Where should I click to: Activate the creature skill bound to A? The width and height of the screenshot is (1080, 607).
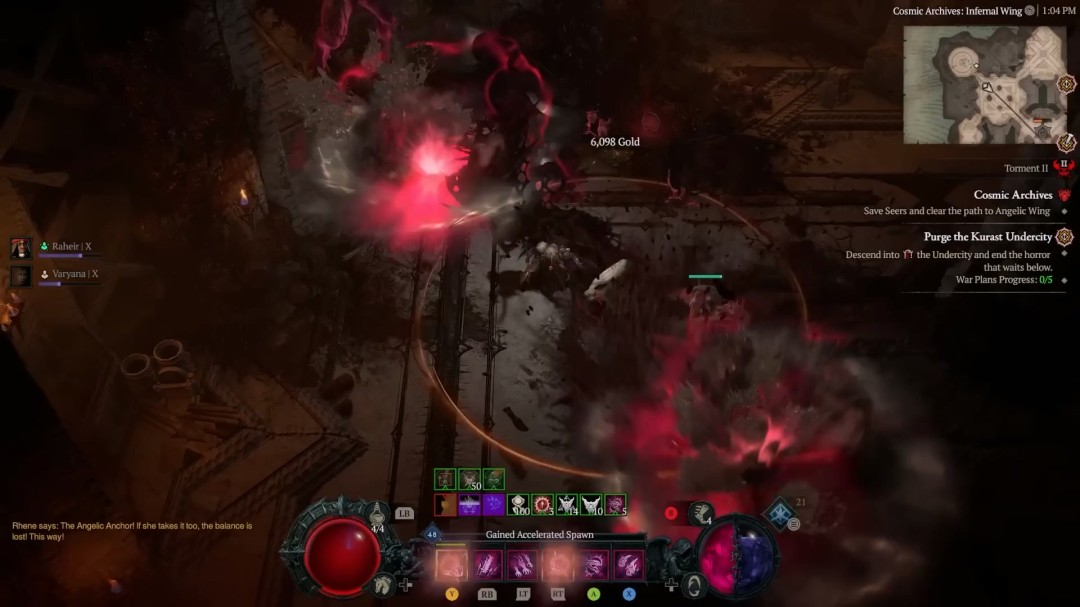click(x=593, y=566)
